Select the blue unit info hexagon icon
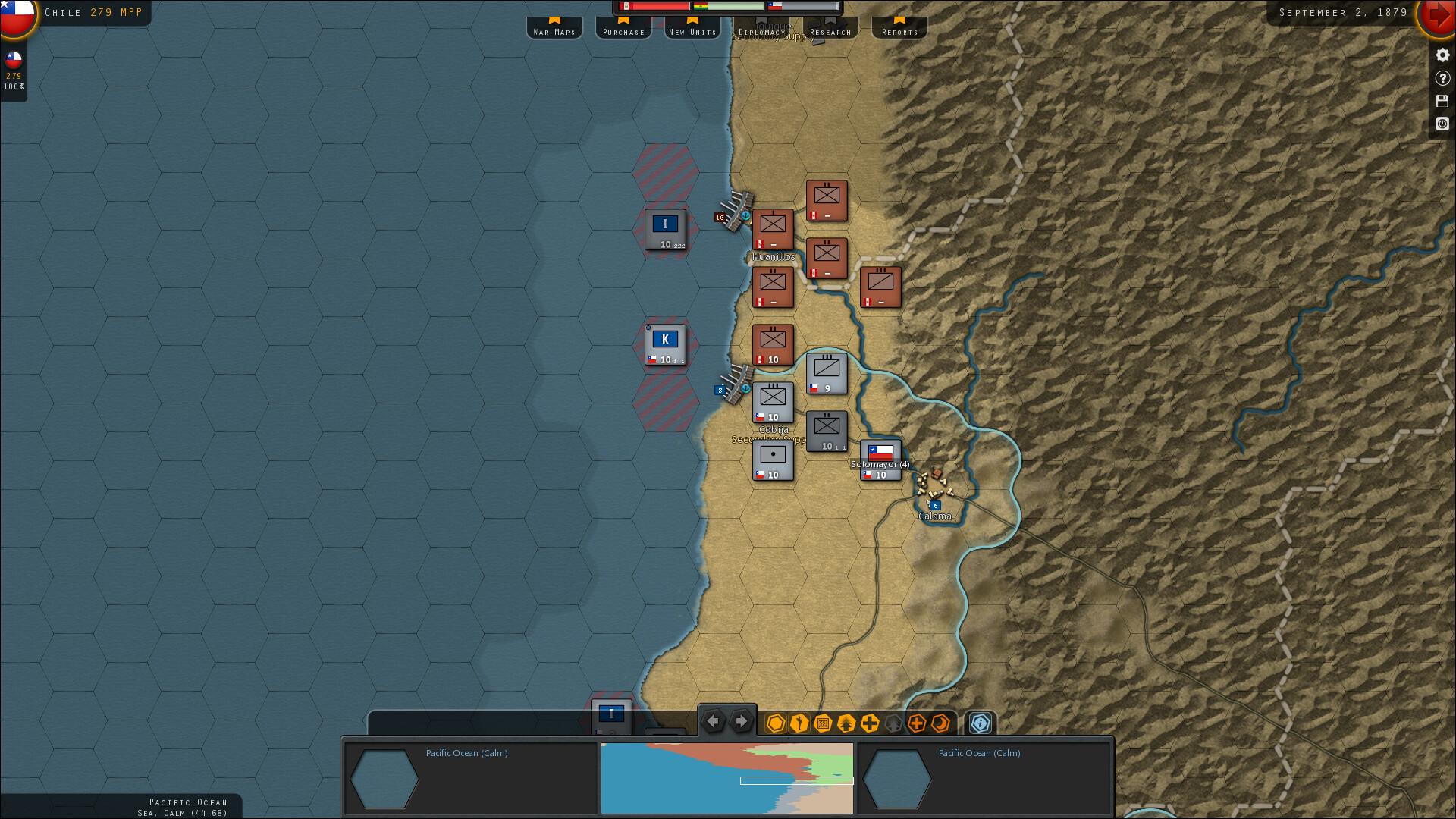The image size is (1456, 819). tap(980, 724)
